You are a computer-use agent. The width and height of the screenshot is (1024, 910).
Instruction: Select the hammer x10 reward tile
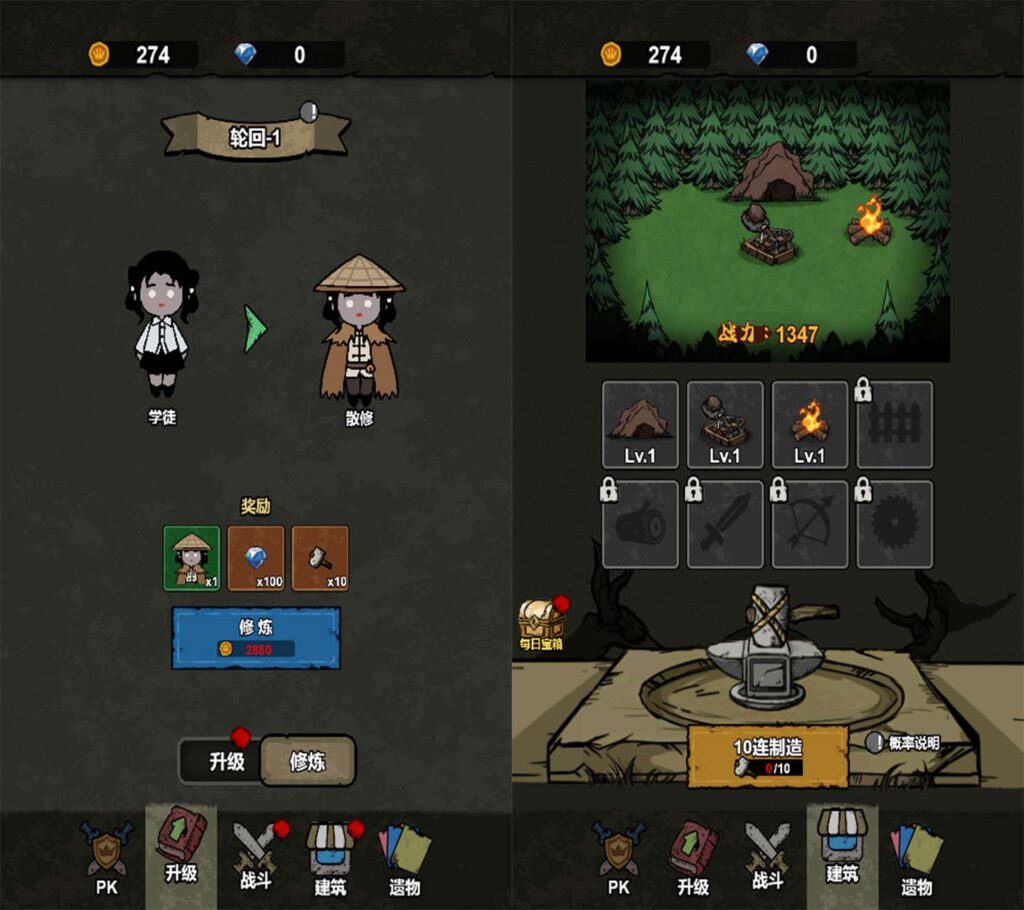point(320,558)
